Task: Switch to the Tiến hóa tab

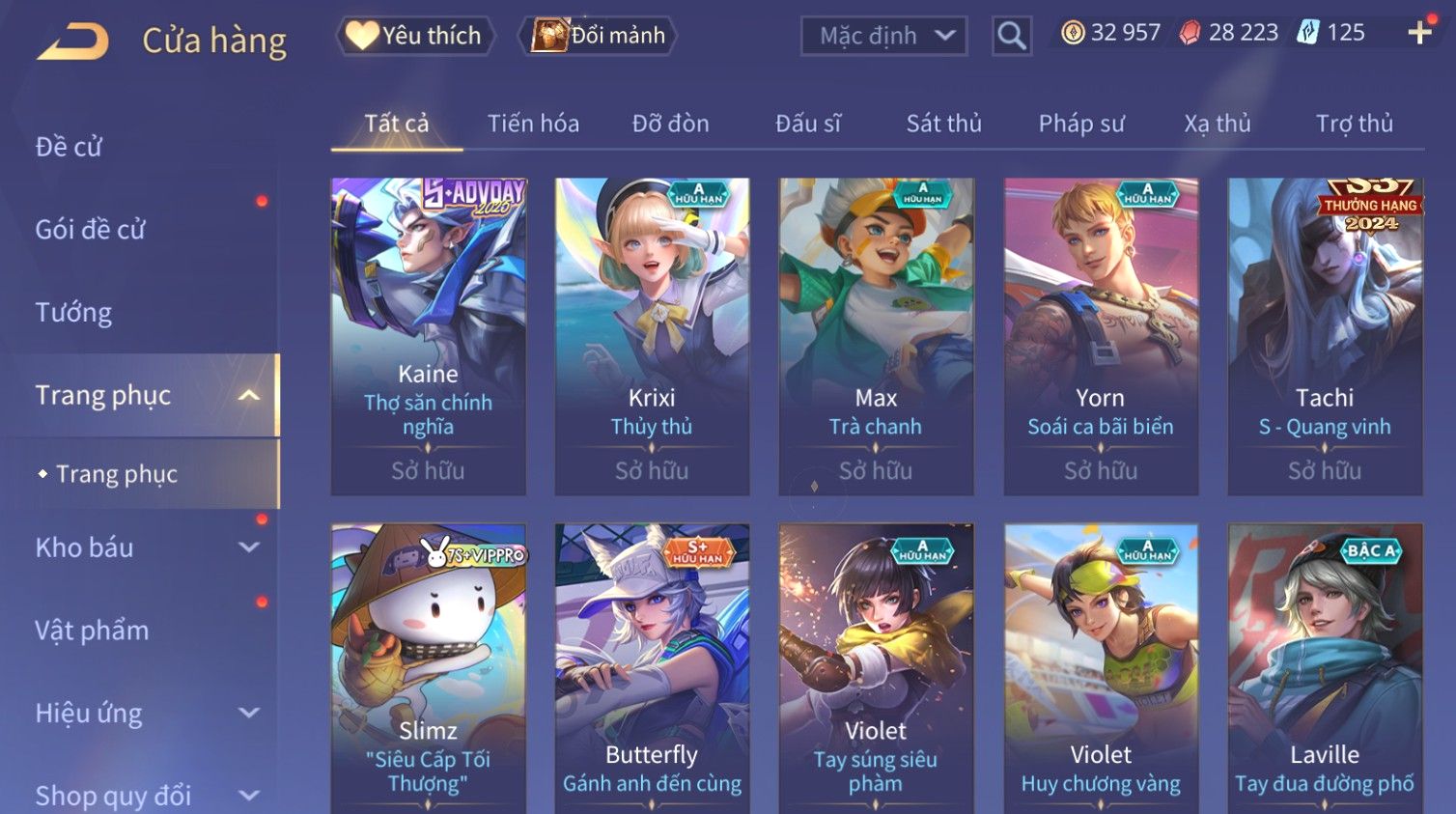Action: 533,124
